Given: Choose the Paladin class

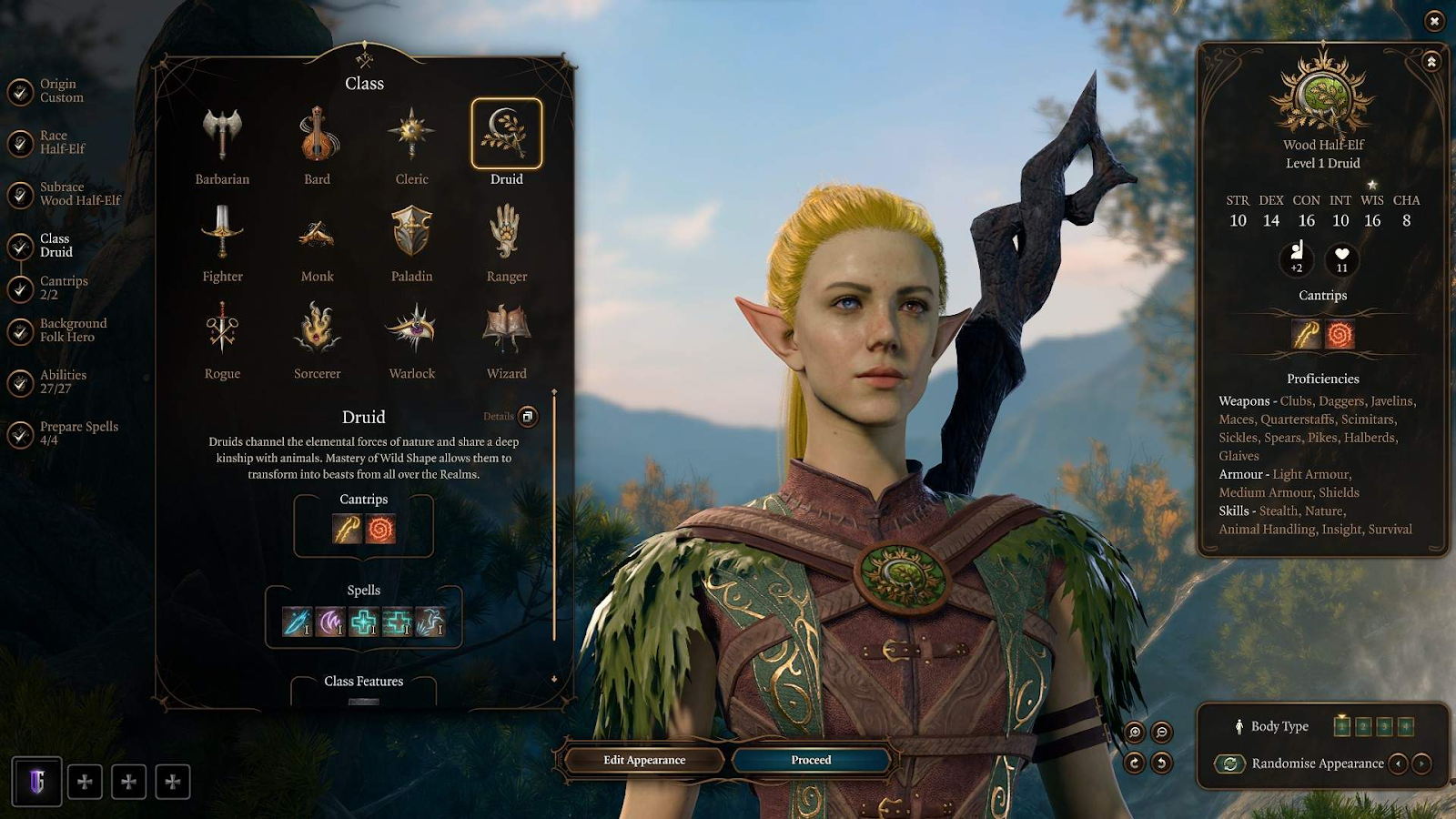Looking at the screenshot, I should 411,232.
